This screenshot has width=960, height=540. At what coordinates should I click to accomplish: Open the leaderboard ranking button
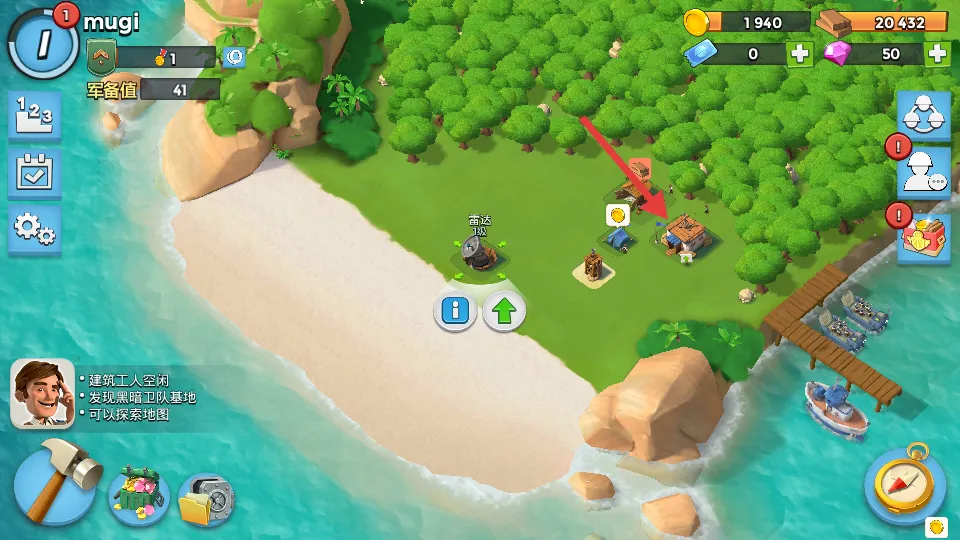coord(35,116)
